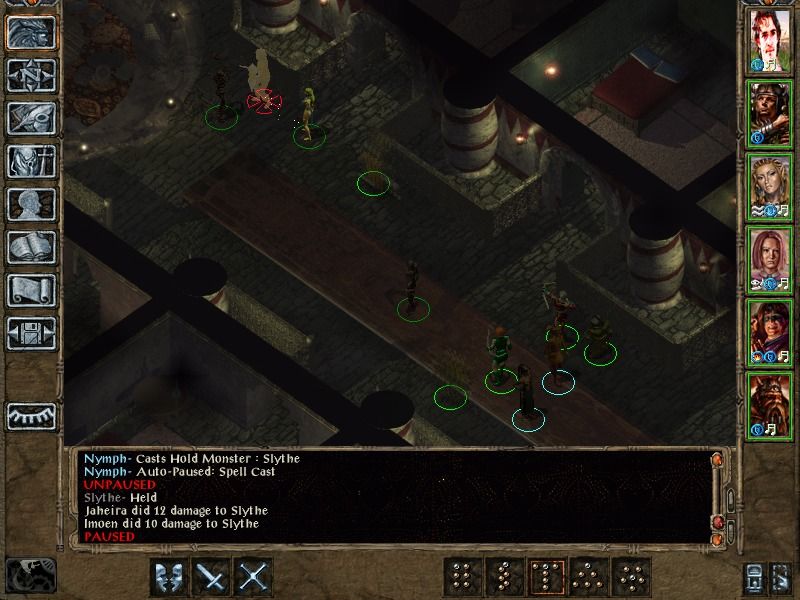Screen dimensions: 800x600
Task: Select the pink-haired woman portrait
Action: point(769,259)
